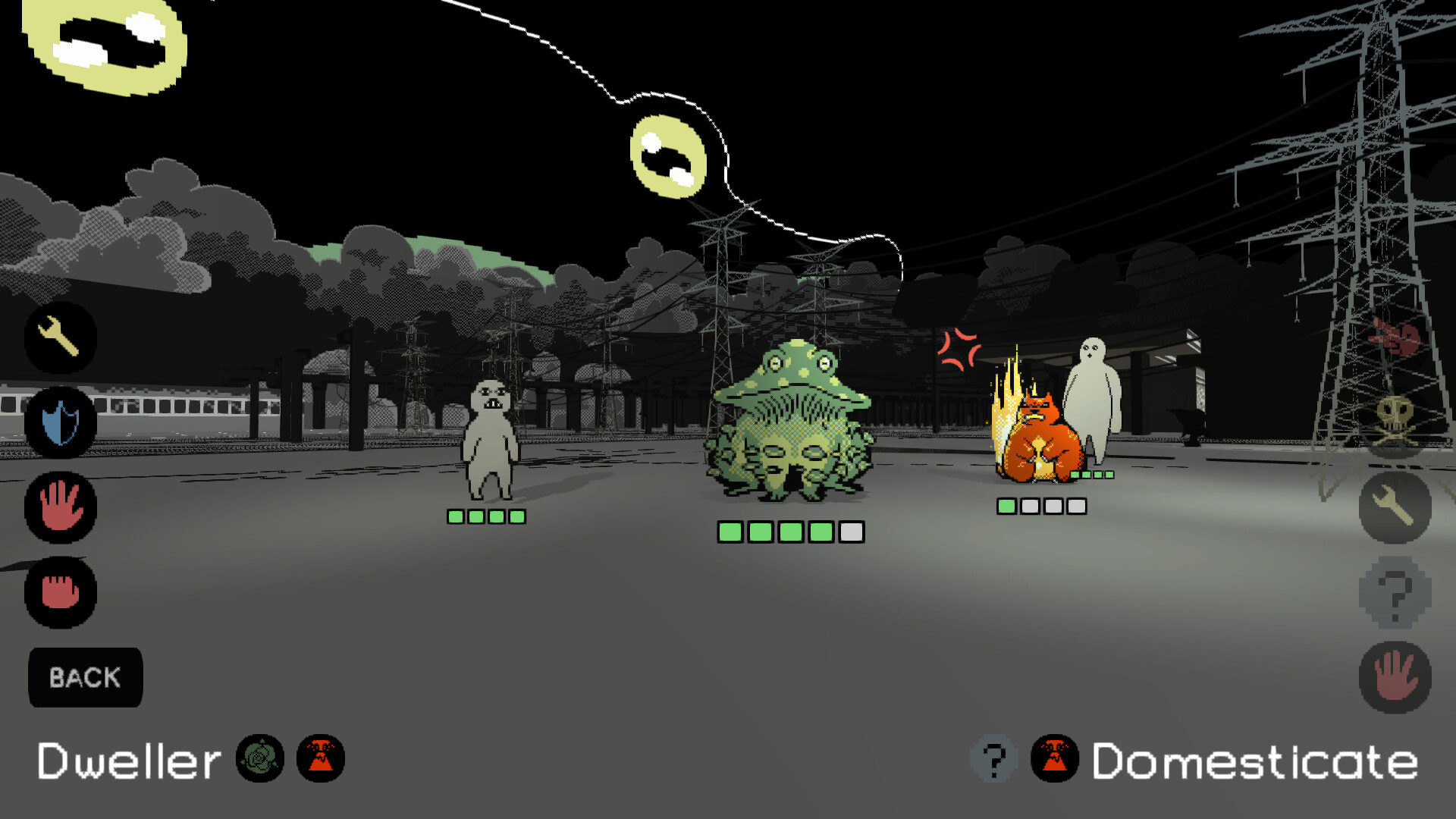
Task: Select the wrench tool on the left panel
Action: coord(61,339)
